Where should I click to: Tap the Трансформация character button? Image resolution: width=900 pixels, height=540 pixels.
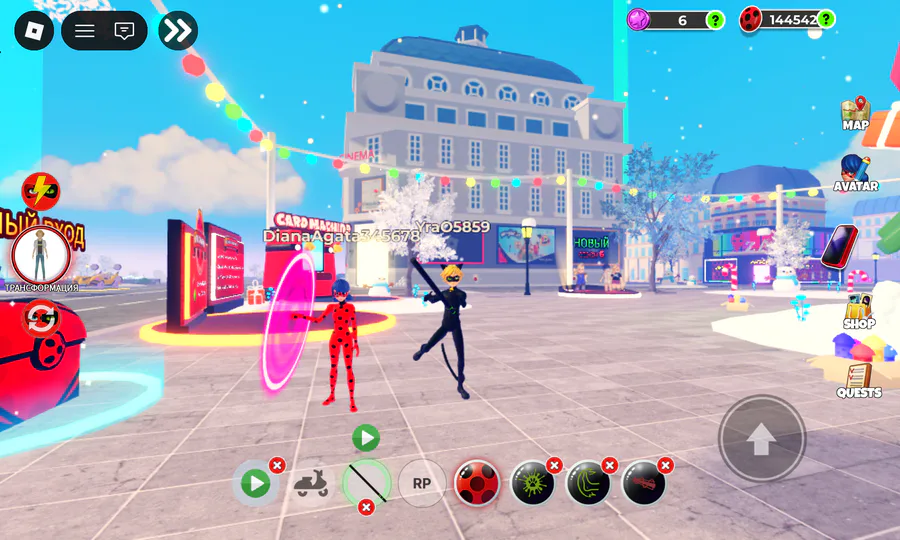[x=41, y=256]
